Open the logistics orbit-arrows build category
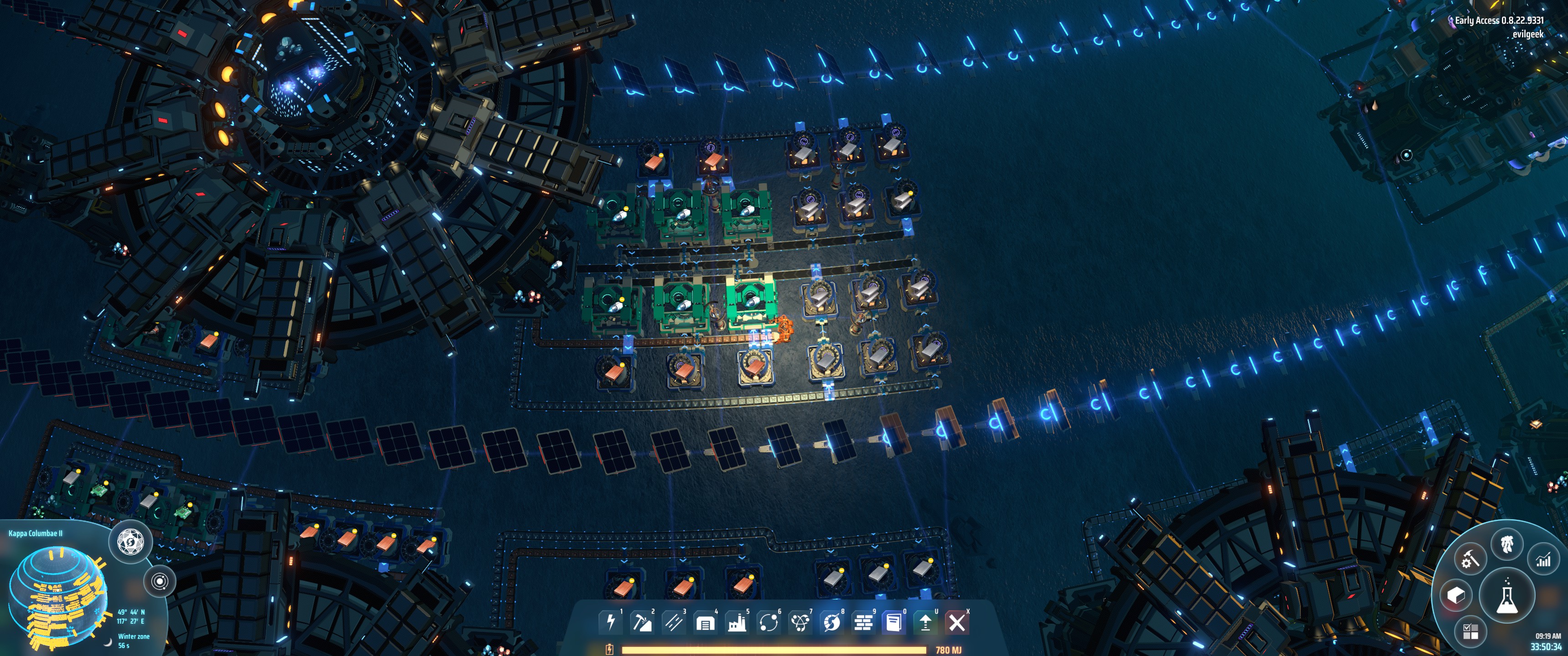Screen dimensions: 1568x656 (768, 622)
